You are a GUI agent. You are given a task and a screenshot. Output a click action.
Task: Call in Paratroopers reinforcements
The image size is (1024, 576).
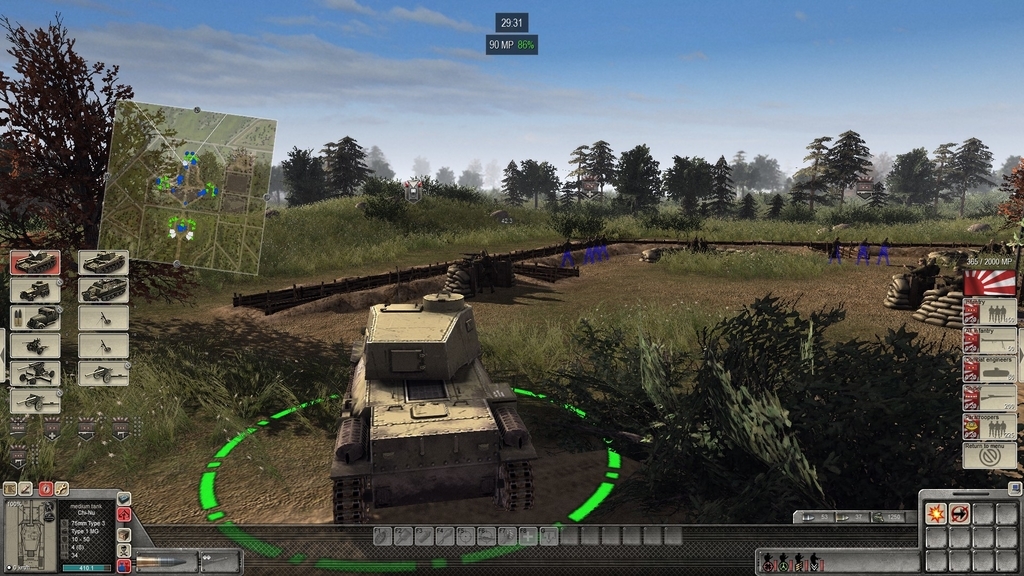coord(989,427)
